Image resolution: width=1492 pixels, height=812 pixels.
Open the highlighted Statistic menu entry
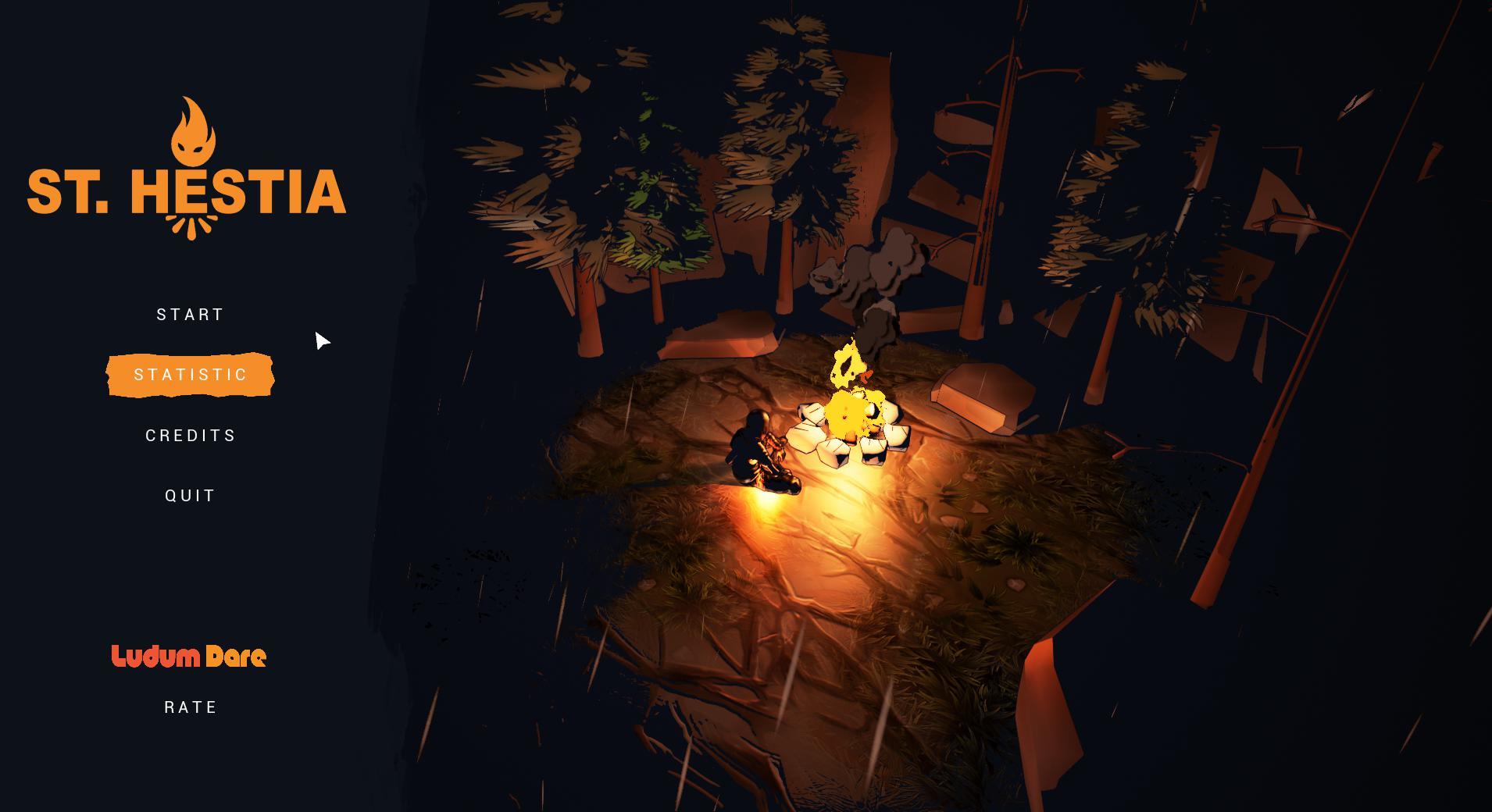click(191, 375)
